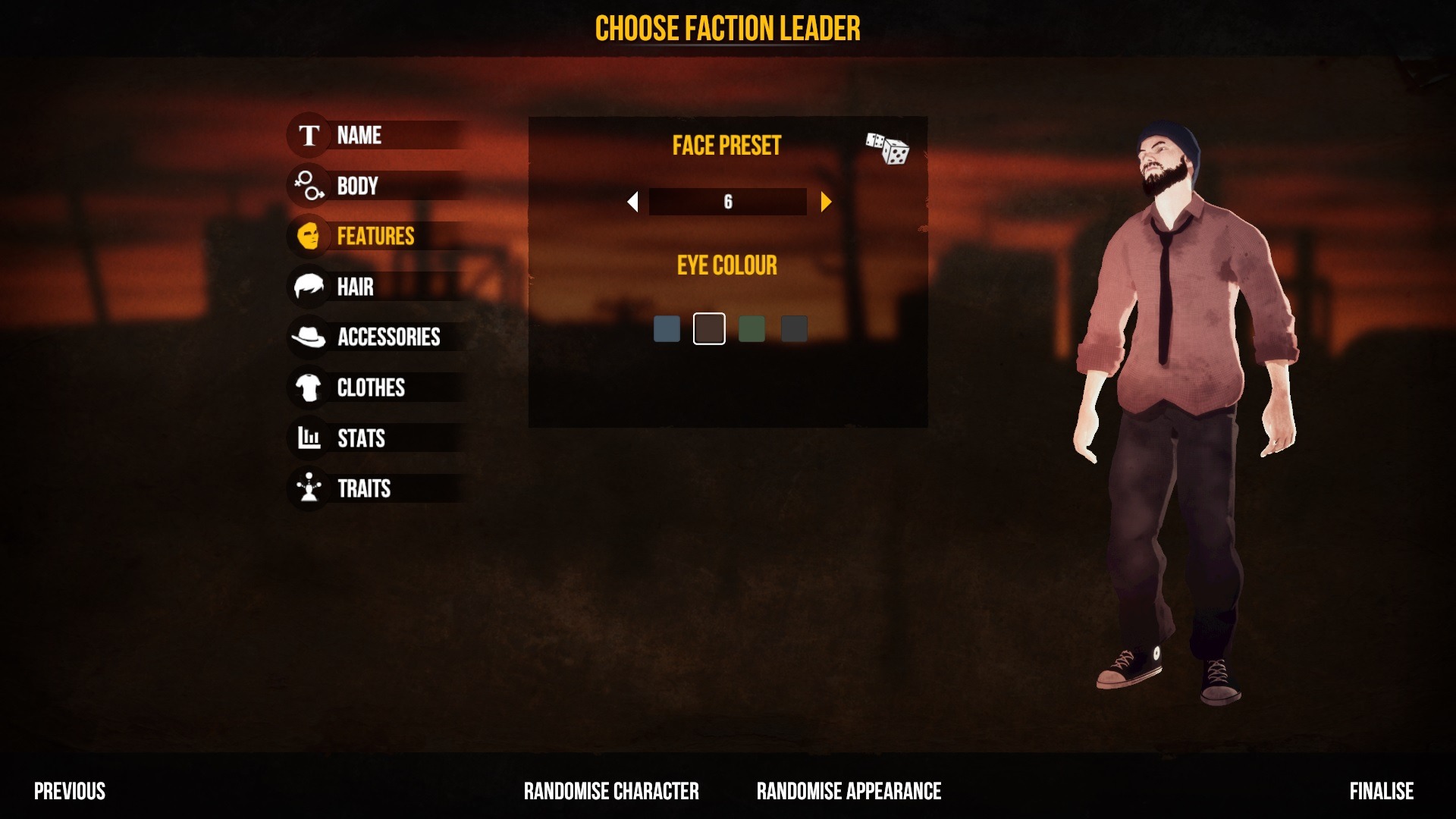Go to the Accessories category
Viewport: 1456px width, 819px height.
[388, 337]
